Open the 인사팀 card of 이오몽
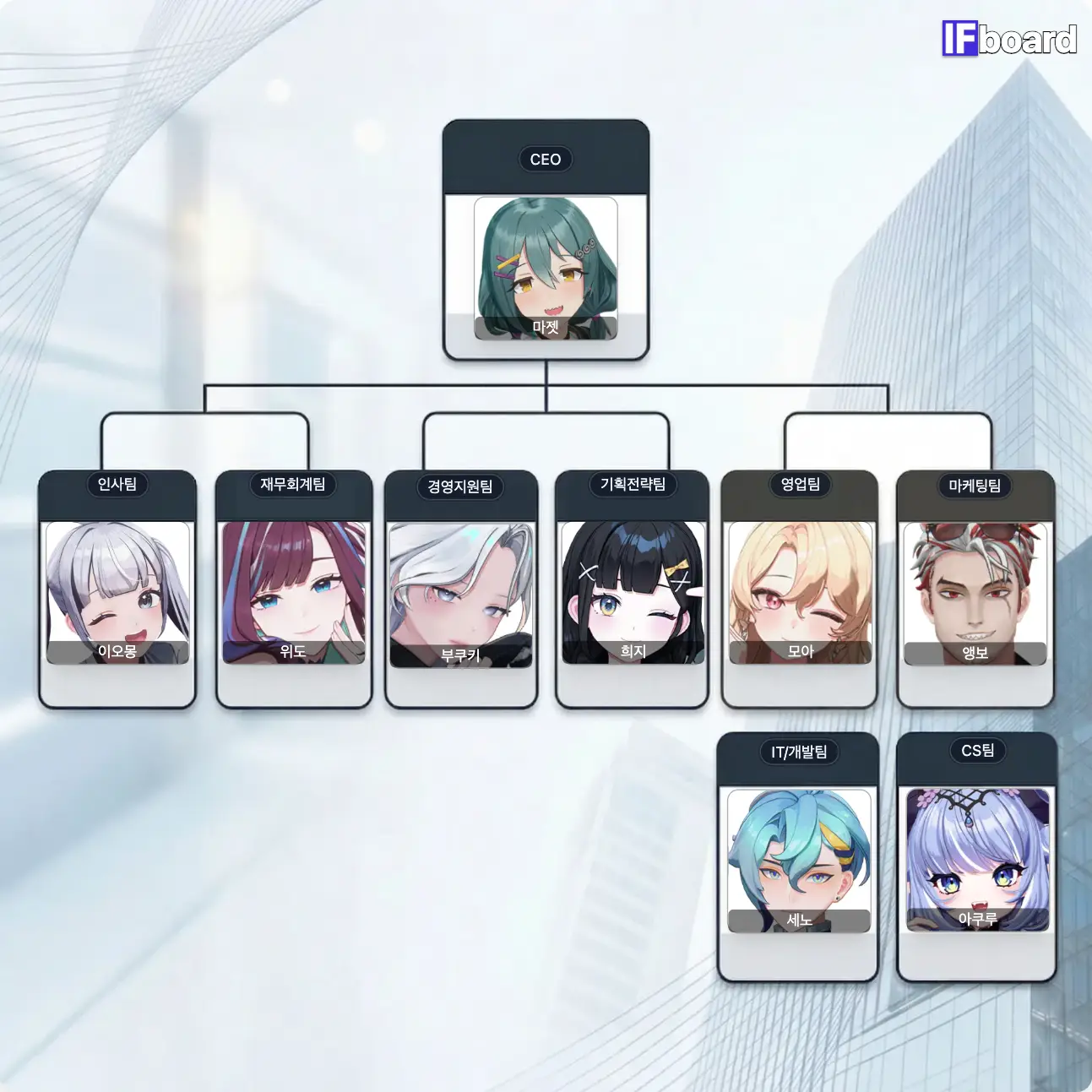 117,593
